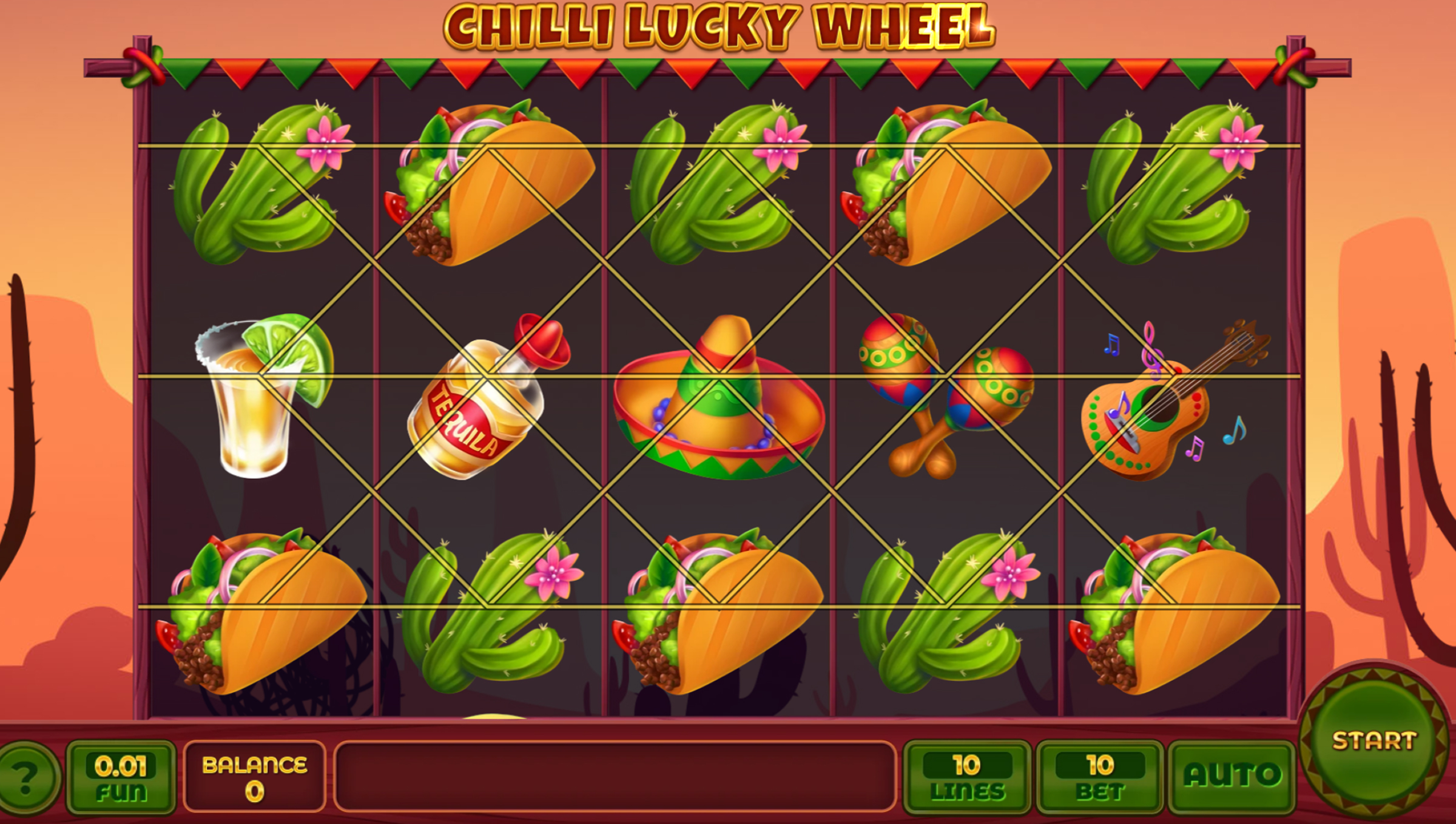Adjust the number of LINES
Image resolution: width=1456 pixels, height=824 pixels.
[x=967, y=776]
